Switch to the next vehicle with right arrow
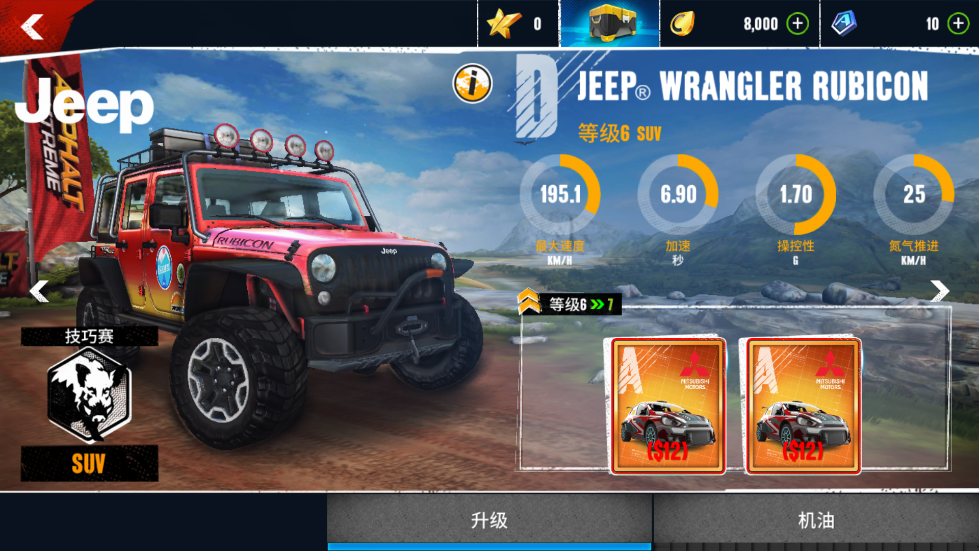 click(940, 291)
